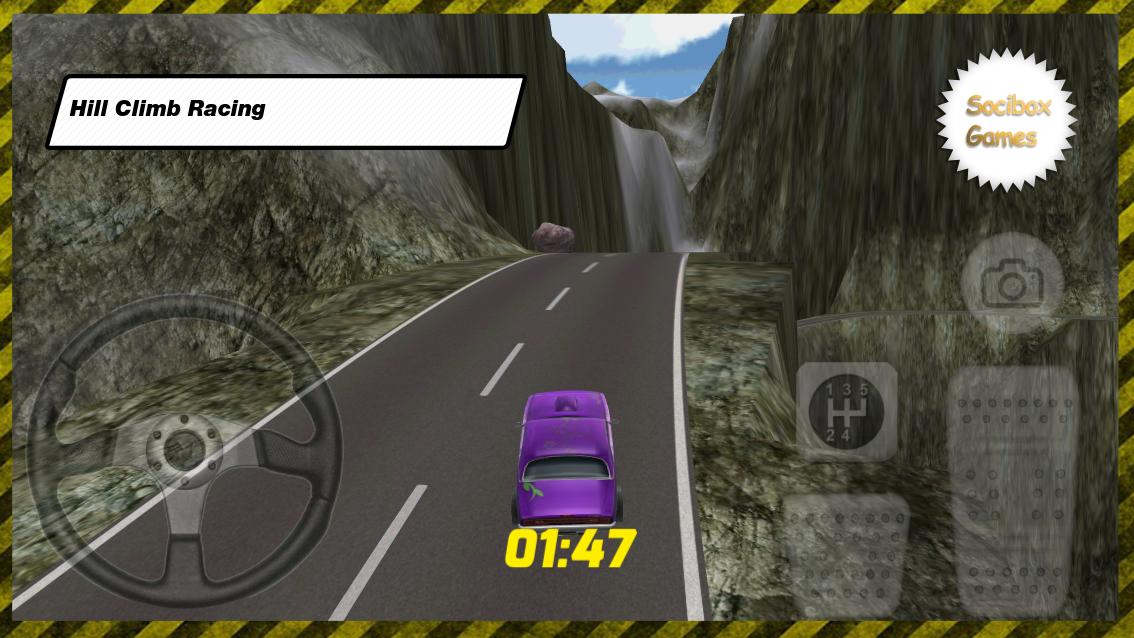Step on the tall gas pedal
The width and height of the screenshot is (1134, 638).
pyautogui.click(x=1012, y=490)
